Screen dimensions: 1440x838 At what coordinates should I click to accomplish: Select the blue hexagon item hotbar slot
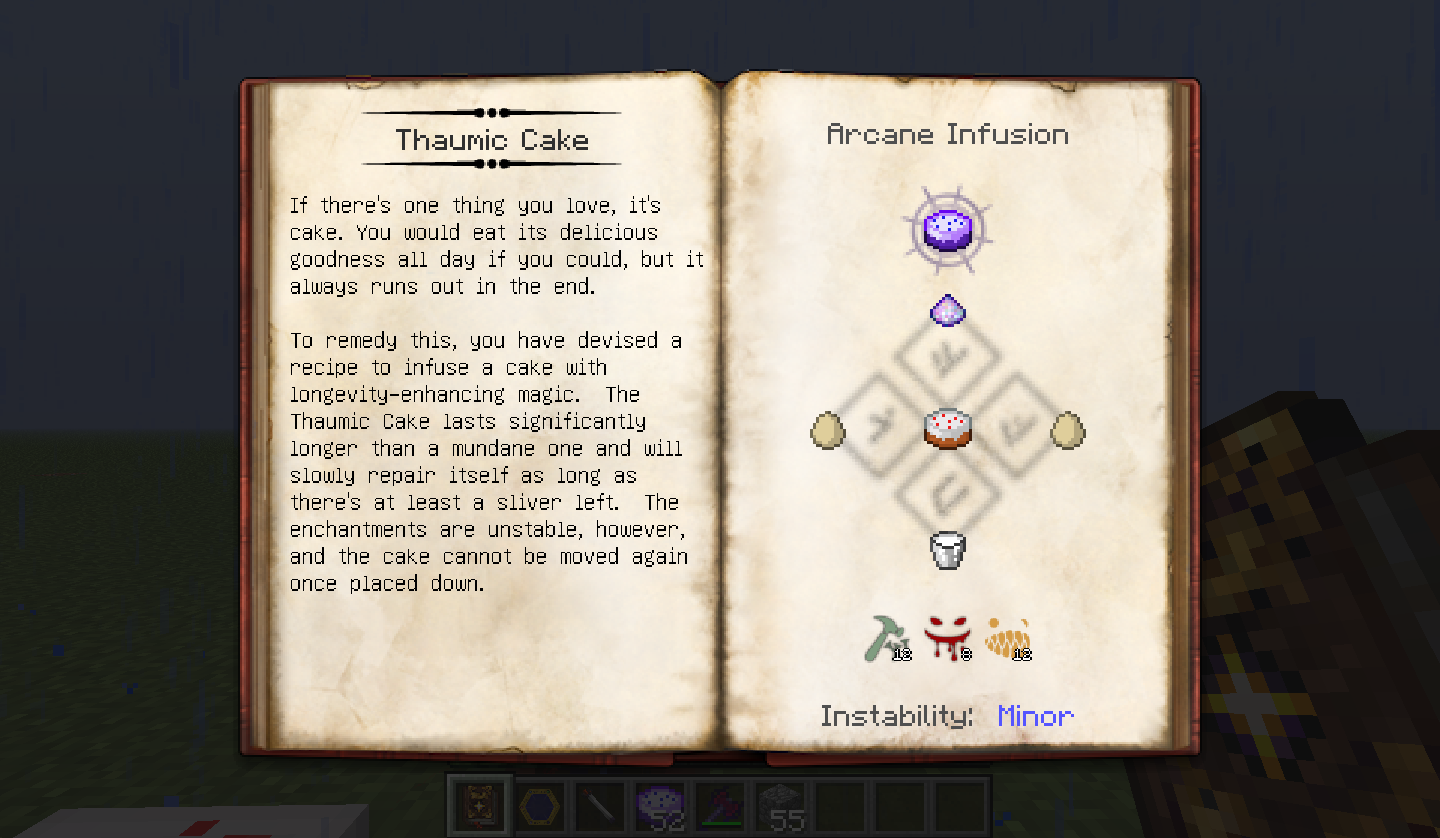pos(541,804)
